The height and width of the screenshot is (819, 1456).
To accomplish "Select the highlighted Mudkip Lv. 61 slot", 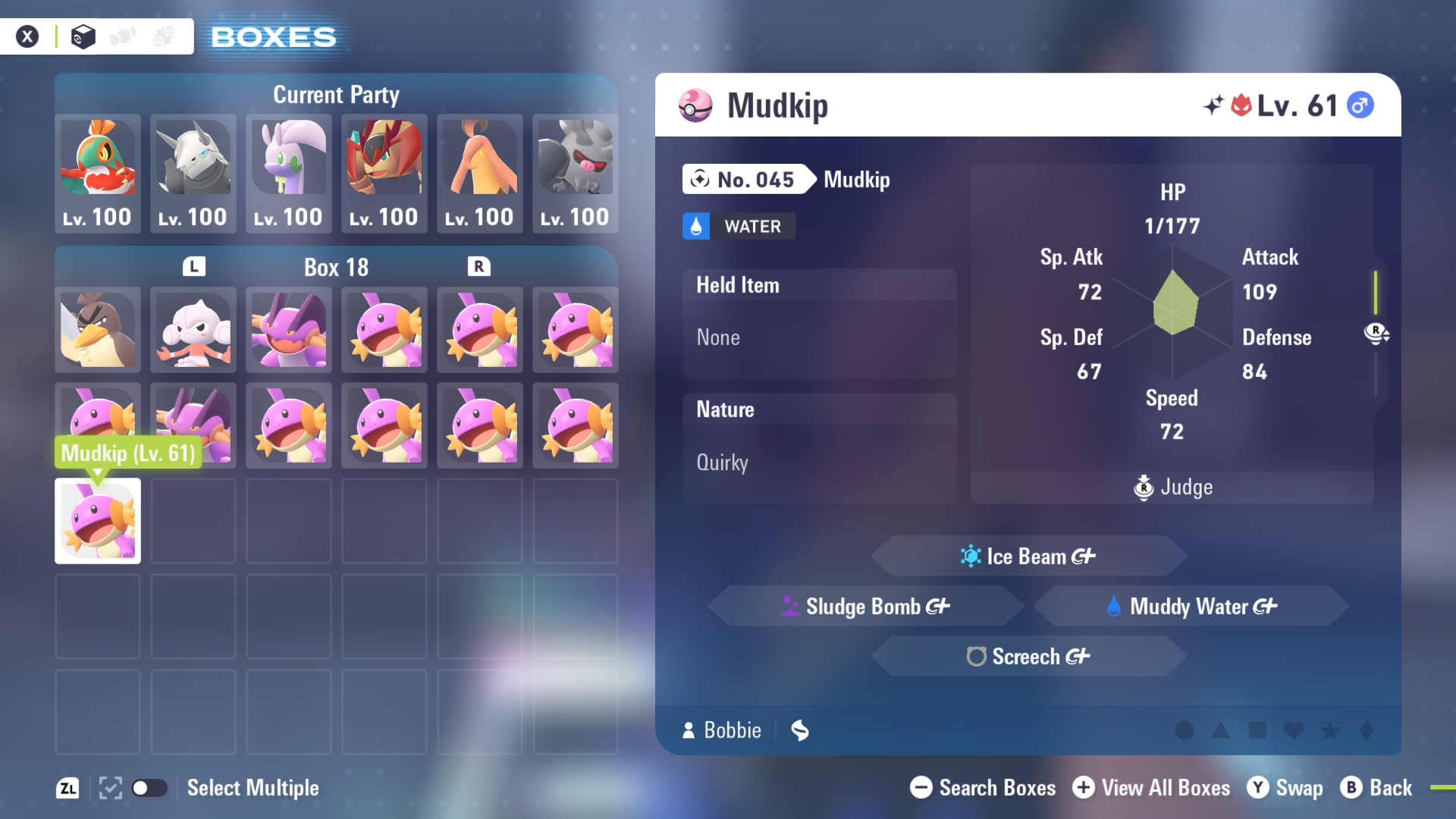I will click(98, 521).
